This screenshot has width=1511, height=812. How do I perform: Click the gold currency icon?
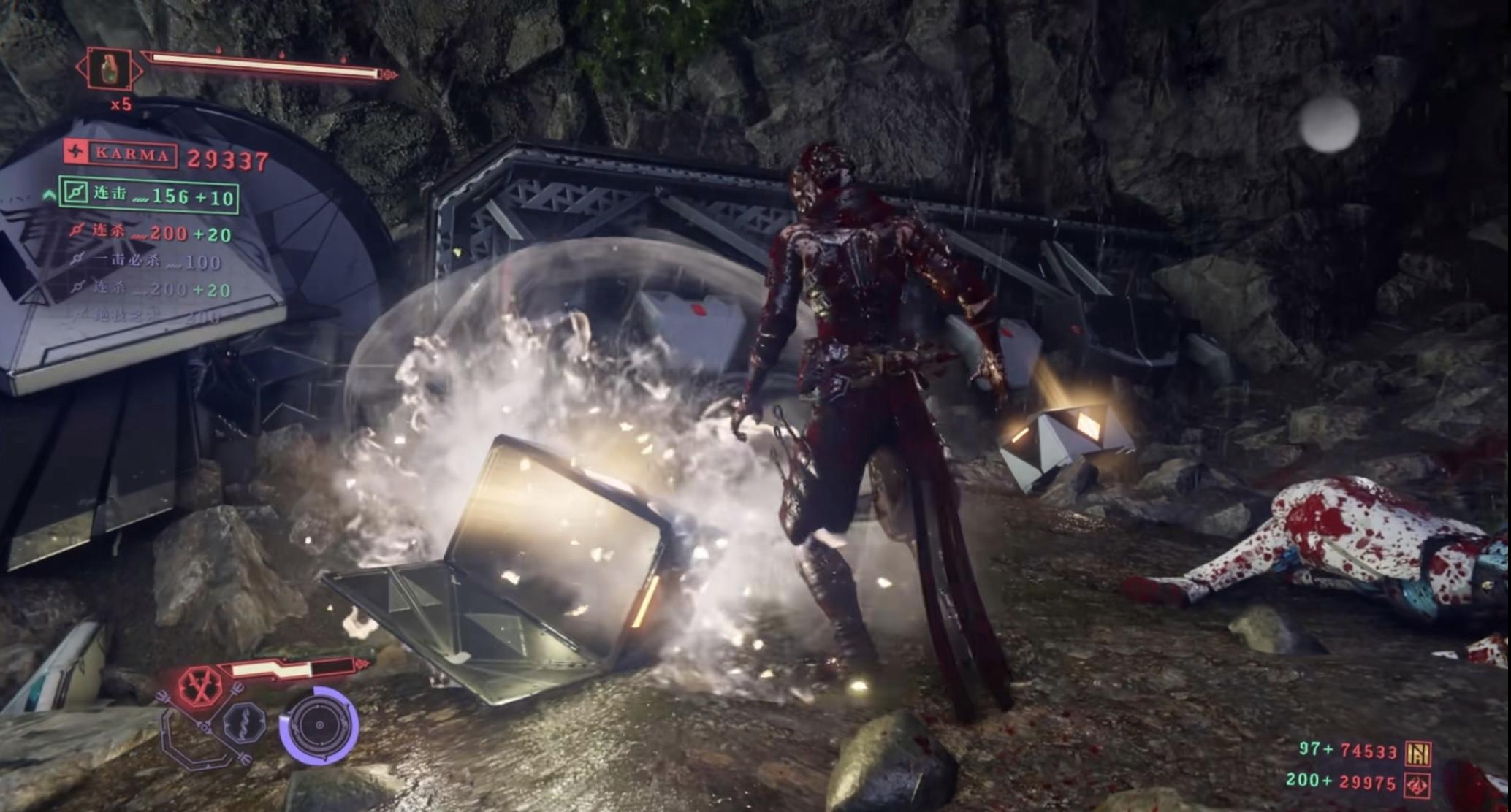point(1419,753)
